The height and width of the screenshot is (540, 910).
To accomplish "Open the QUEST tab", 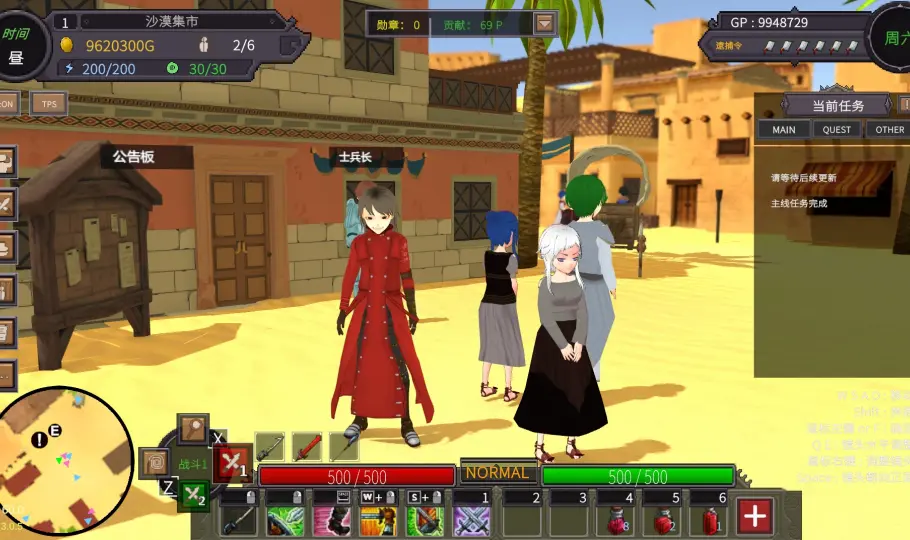I will click(837, 129).
